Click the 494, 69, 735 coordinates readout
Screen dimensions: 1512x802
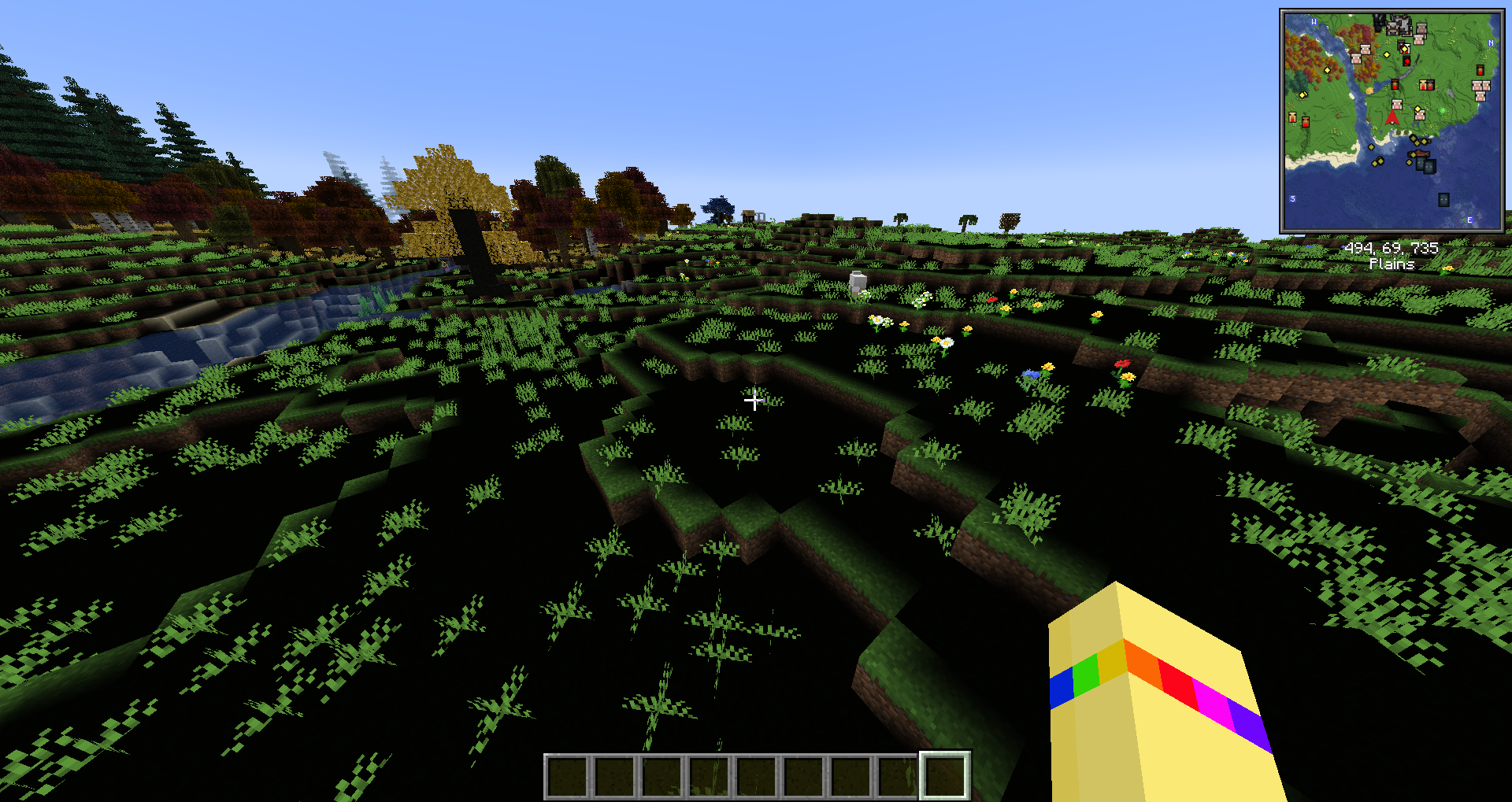point(1391,249)
